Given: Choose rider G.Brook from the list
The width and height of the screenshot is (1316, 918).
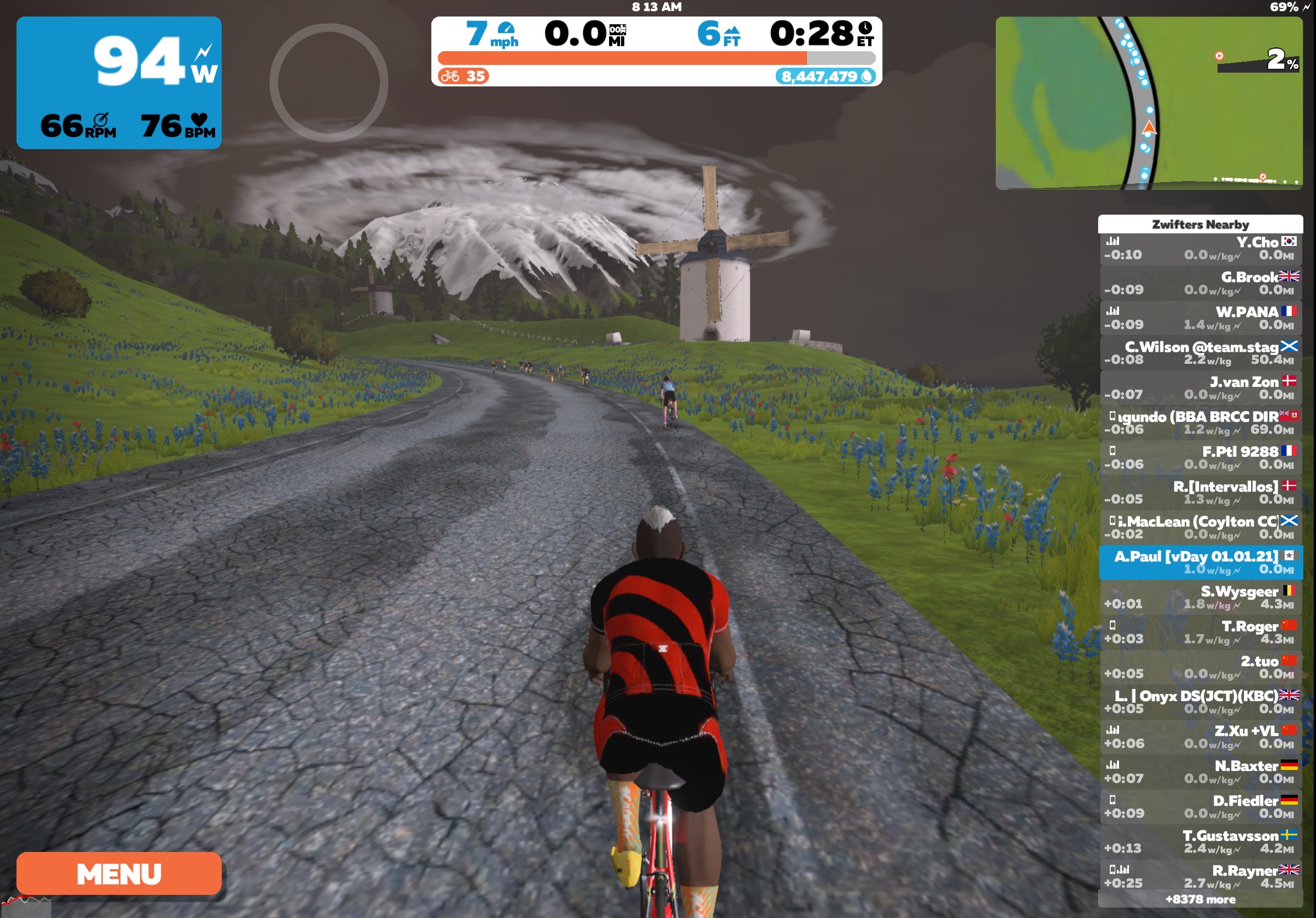Looking at the screenshot, I should coord(1200,283).
